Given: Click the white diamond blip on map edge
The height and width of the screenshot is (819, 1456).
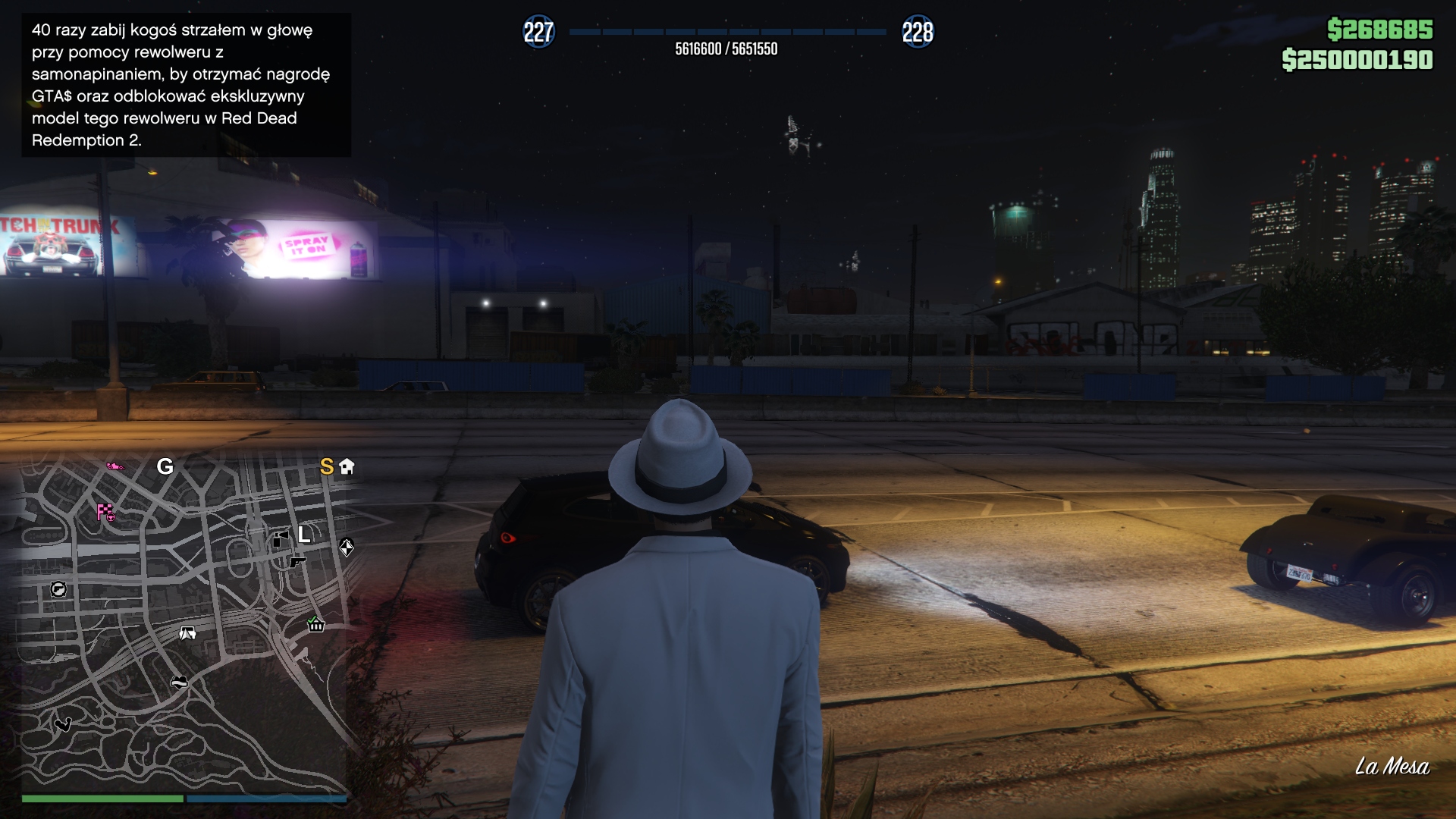Looking at the screenshot, I should (x=347, y=548).
